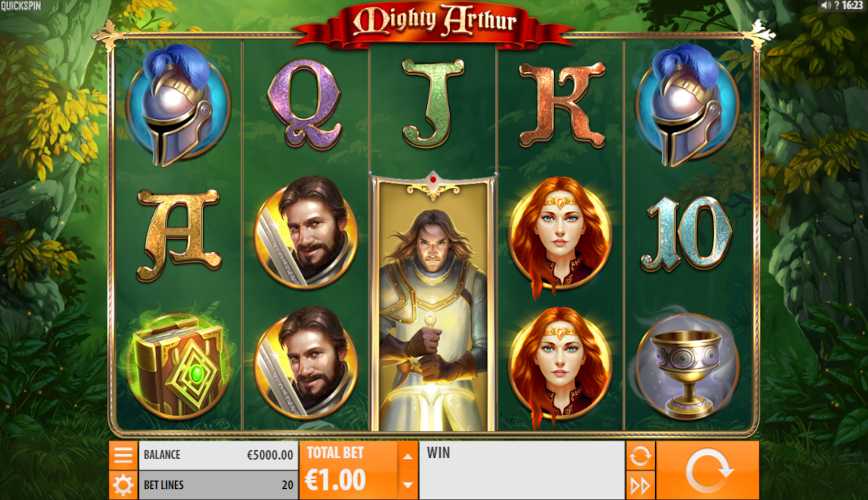Spin the reels with the large arrow button
This screenshot has width=868, height=500.
pyautogui.click(x=707, y=470)
